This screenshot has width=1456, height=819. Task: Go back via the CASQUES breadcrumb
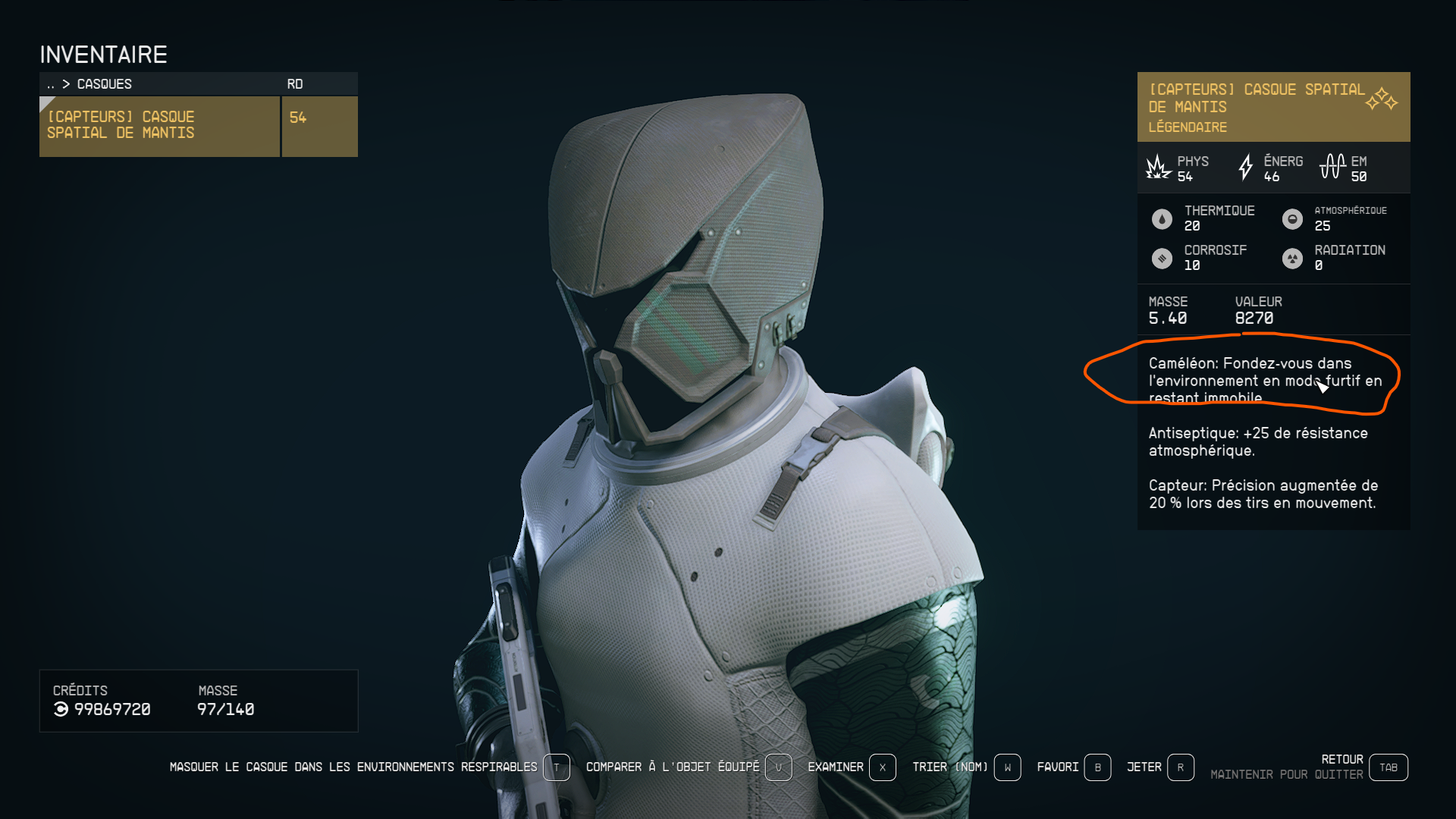[x=104, y=84]
